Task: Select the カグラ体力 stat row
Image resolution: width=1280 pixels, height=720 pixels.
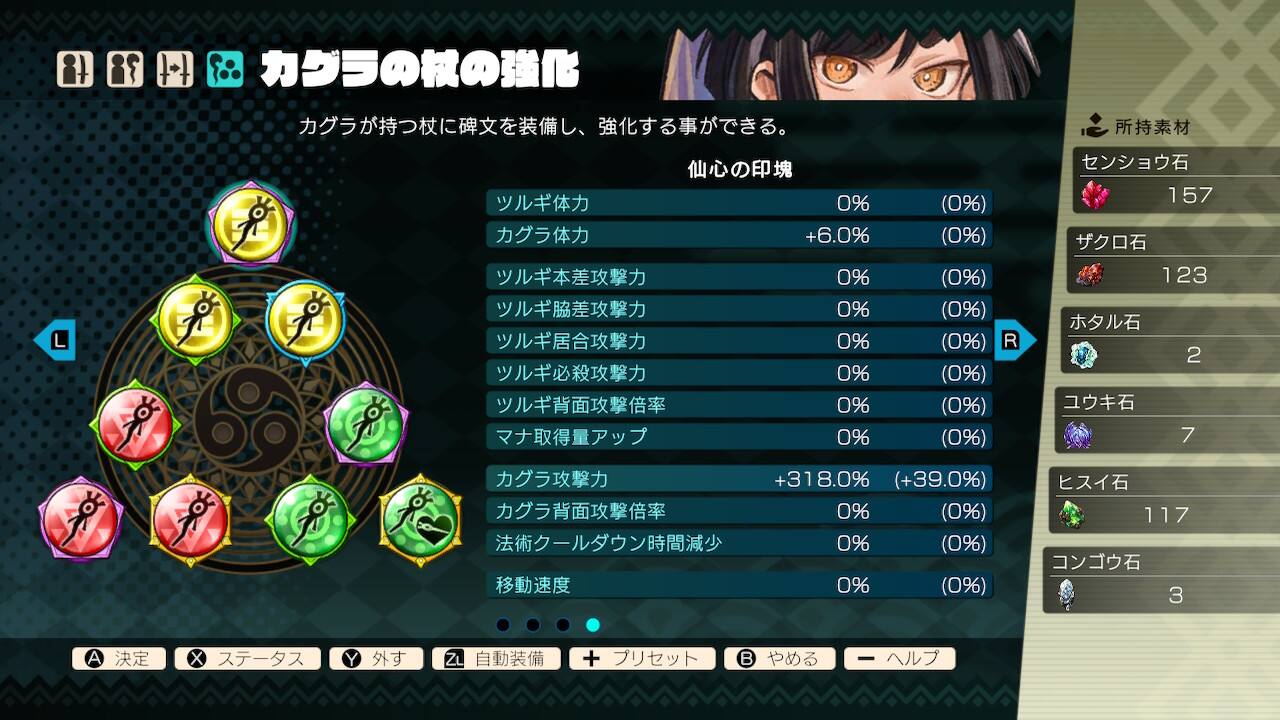Action: click(739, 235)
